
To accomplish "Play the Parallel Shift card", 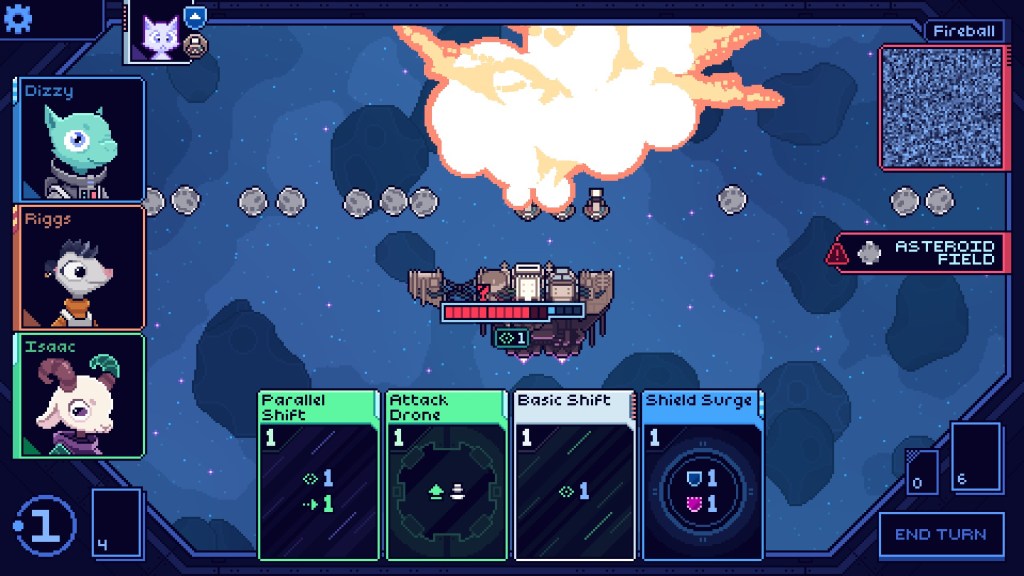I will (319, 474).
